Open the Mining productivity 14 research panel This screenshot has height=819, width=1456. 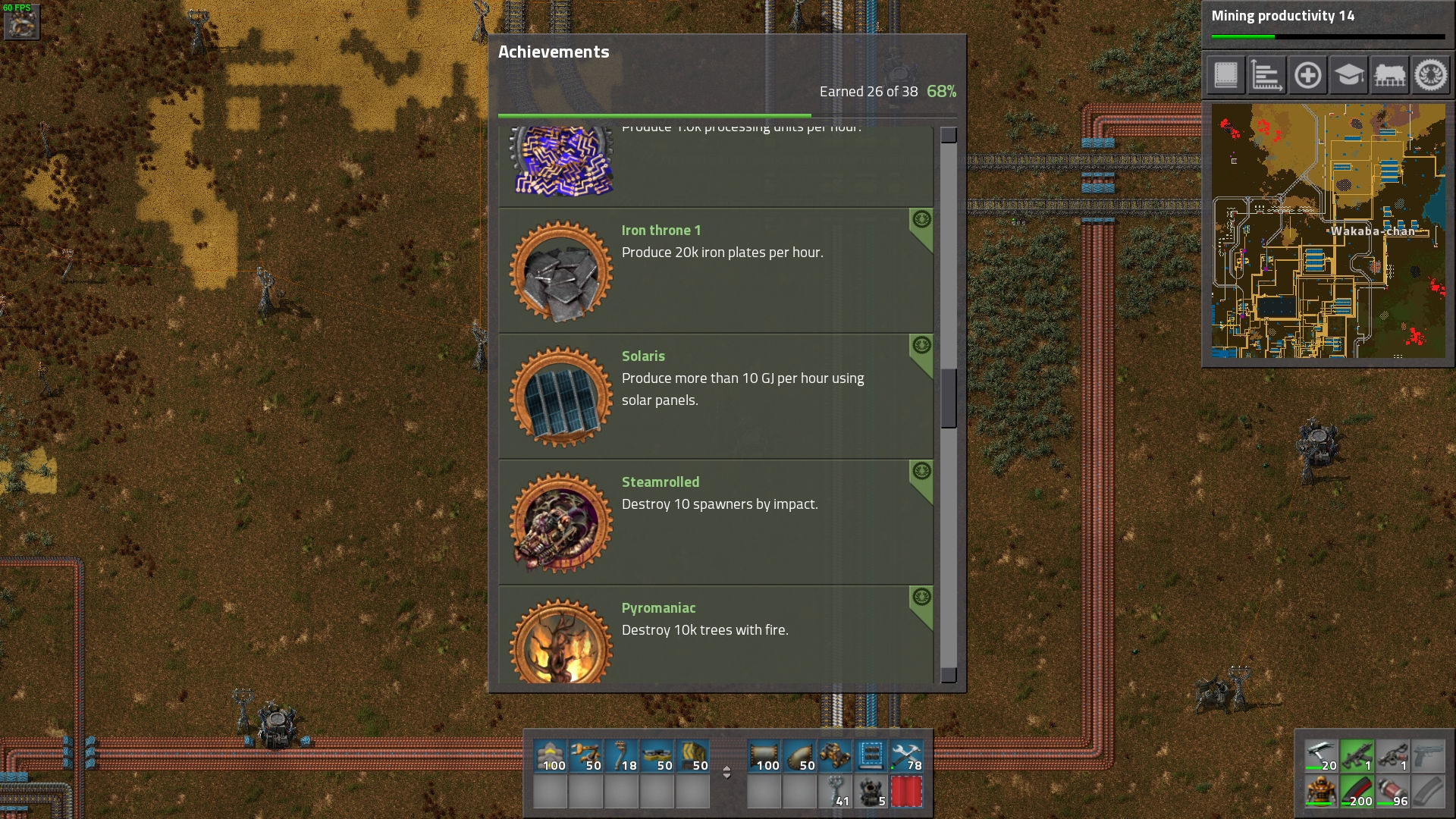1327,23
